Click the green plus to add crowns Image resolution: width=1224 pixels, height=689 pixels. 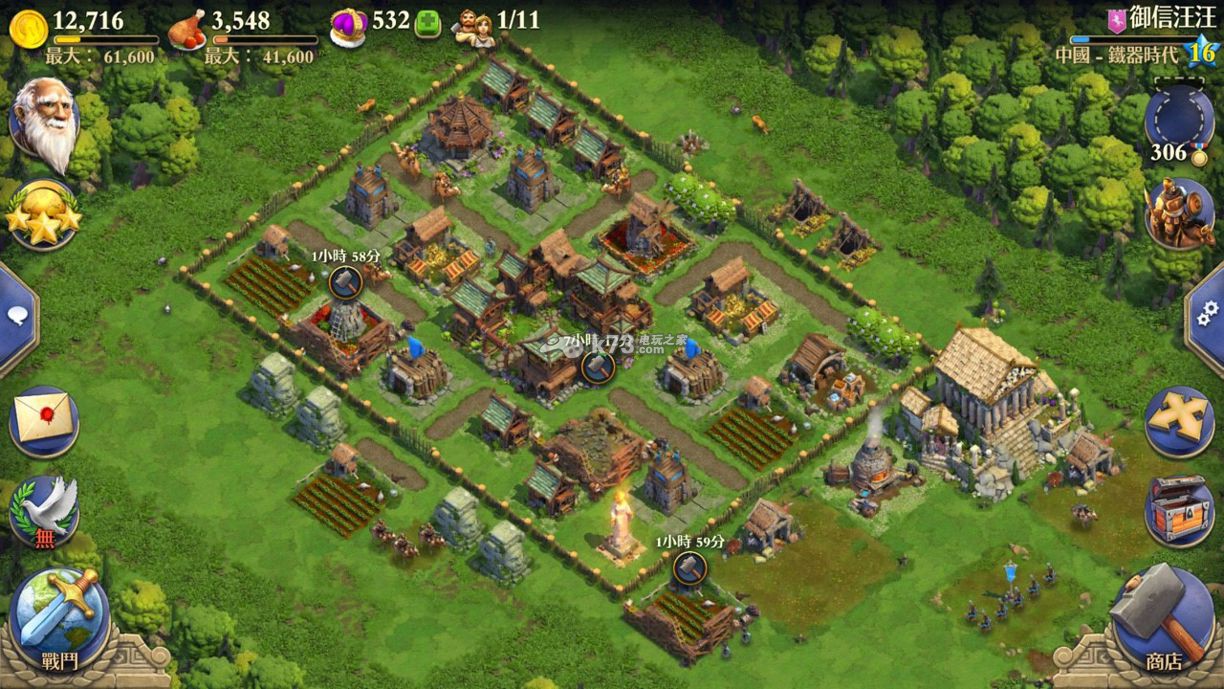427,22
